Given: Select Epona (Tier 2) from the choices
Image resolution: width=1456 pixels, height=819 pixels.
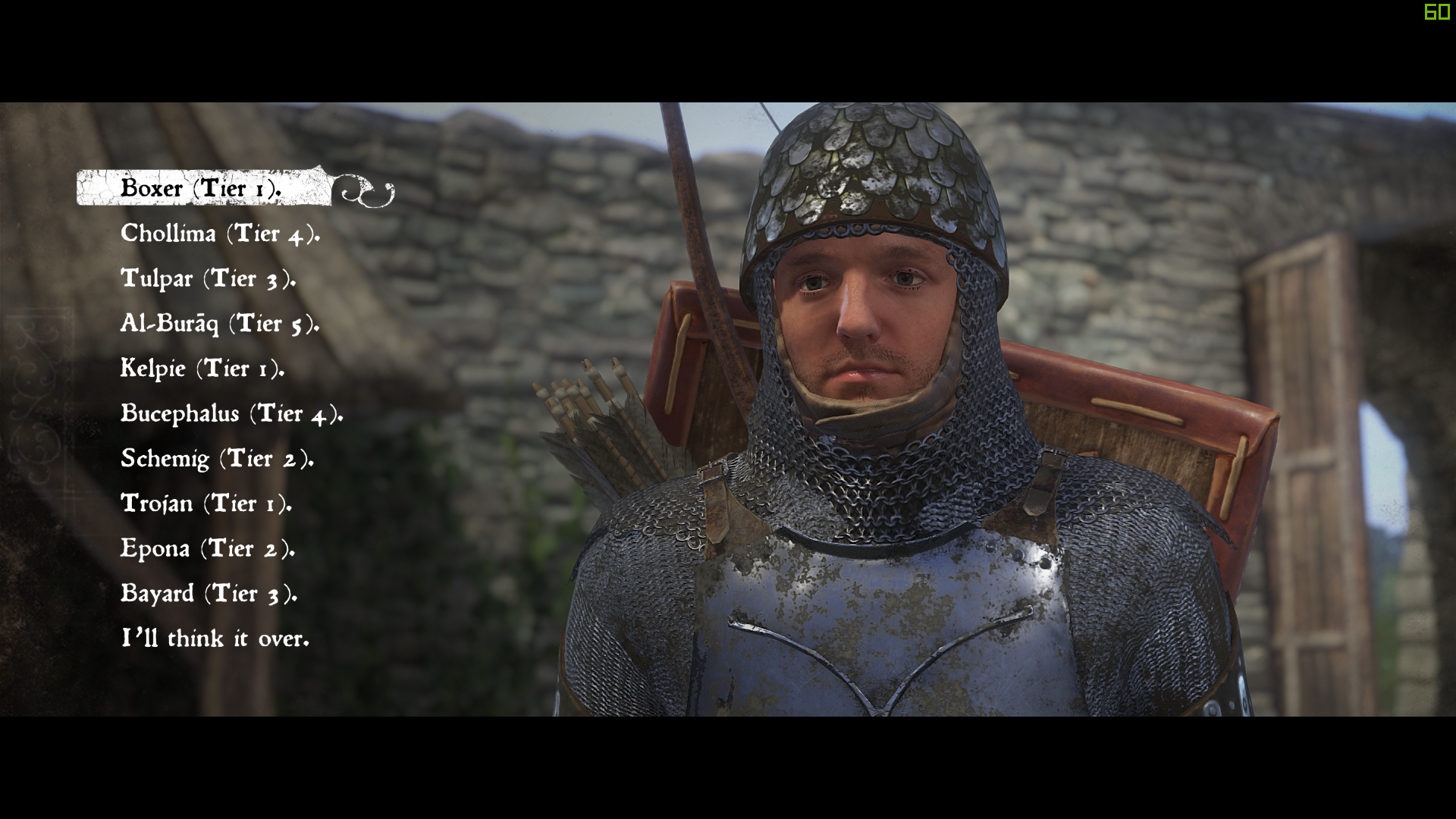Looking at the screenshot, I should (208, 548).
